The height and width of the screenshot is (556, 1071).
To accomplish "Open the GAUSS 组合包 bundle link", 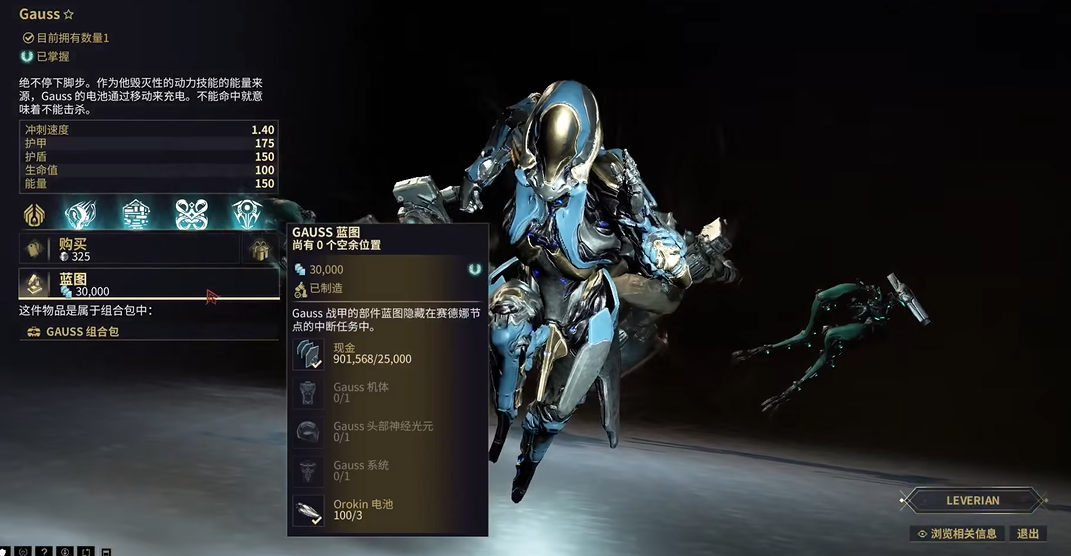I will [x=82, y=331].
